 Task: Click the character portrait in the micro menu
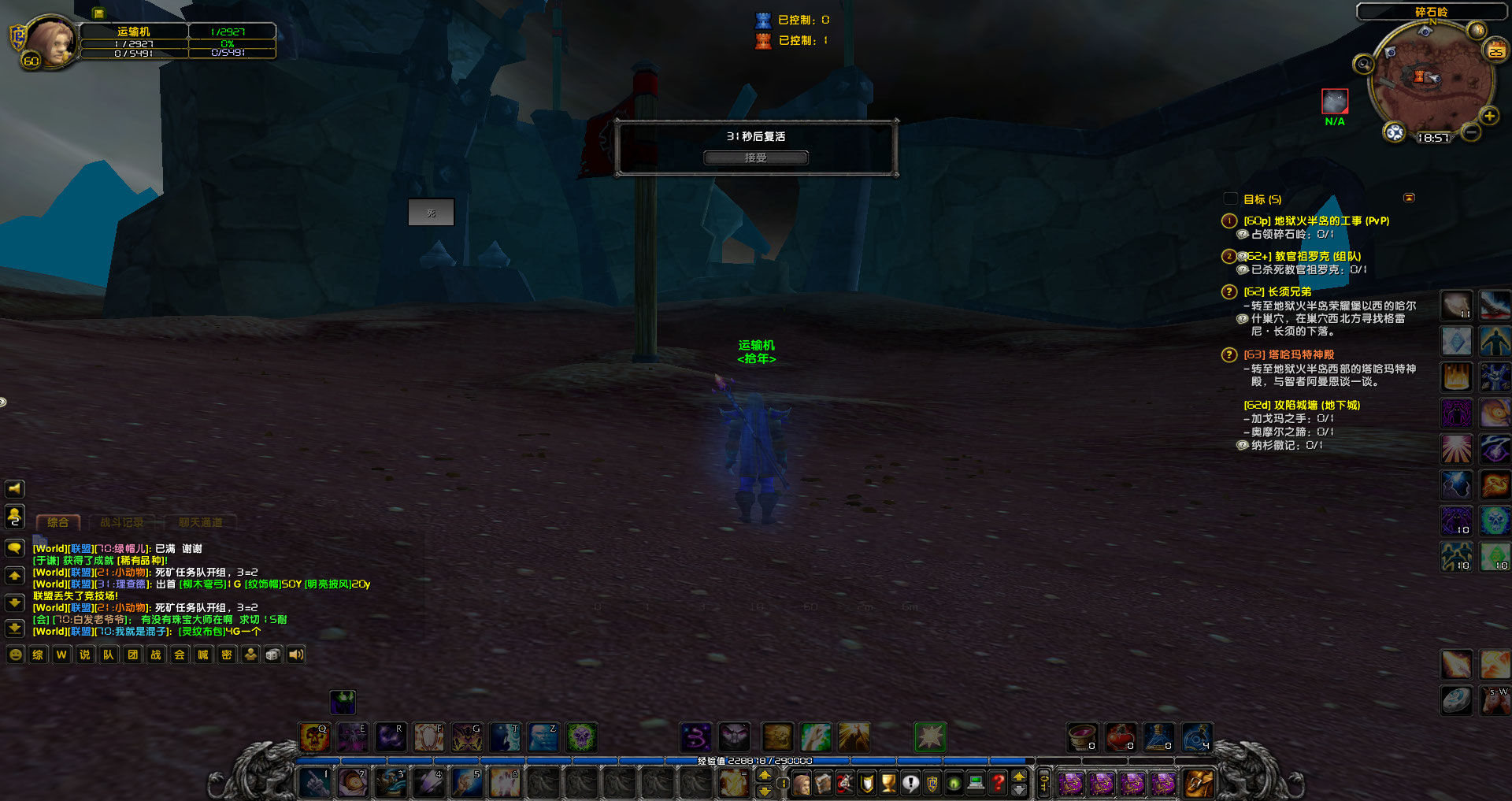(801, 783)
